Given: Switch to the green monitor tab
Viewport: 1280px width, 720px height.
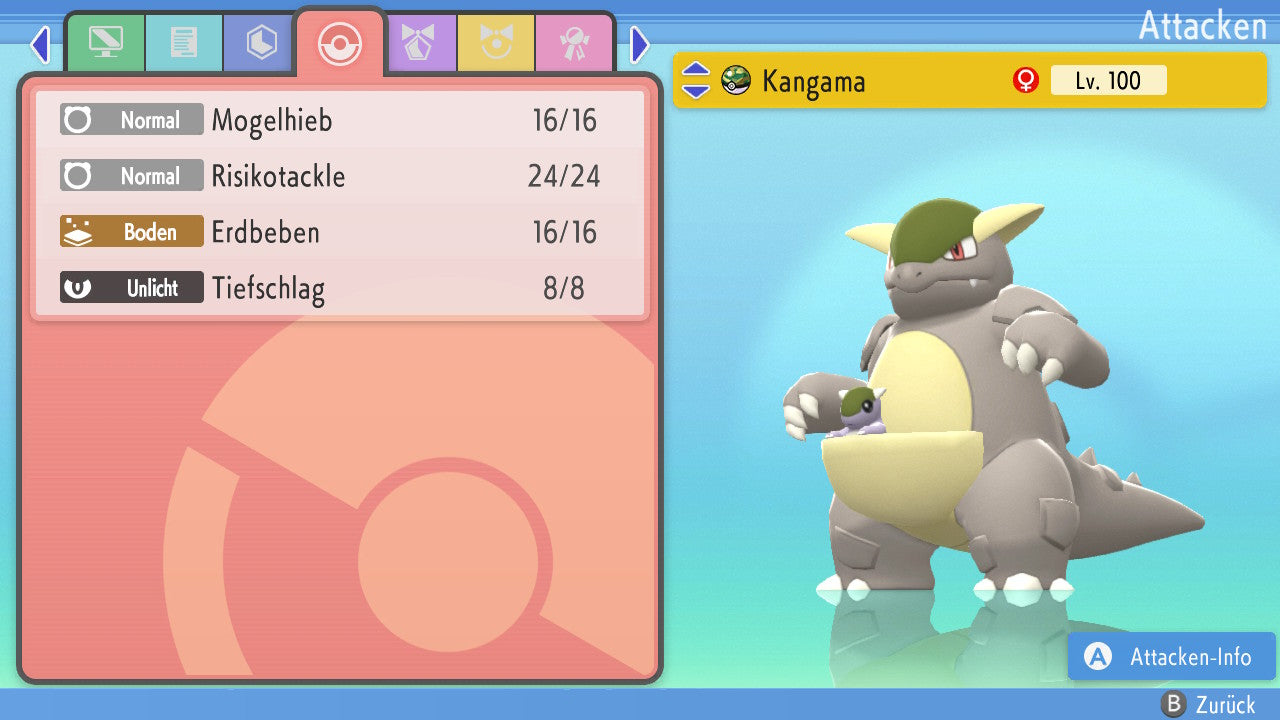Looking at the screenshot, I should (x=105, y=43).
